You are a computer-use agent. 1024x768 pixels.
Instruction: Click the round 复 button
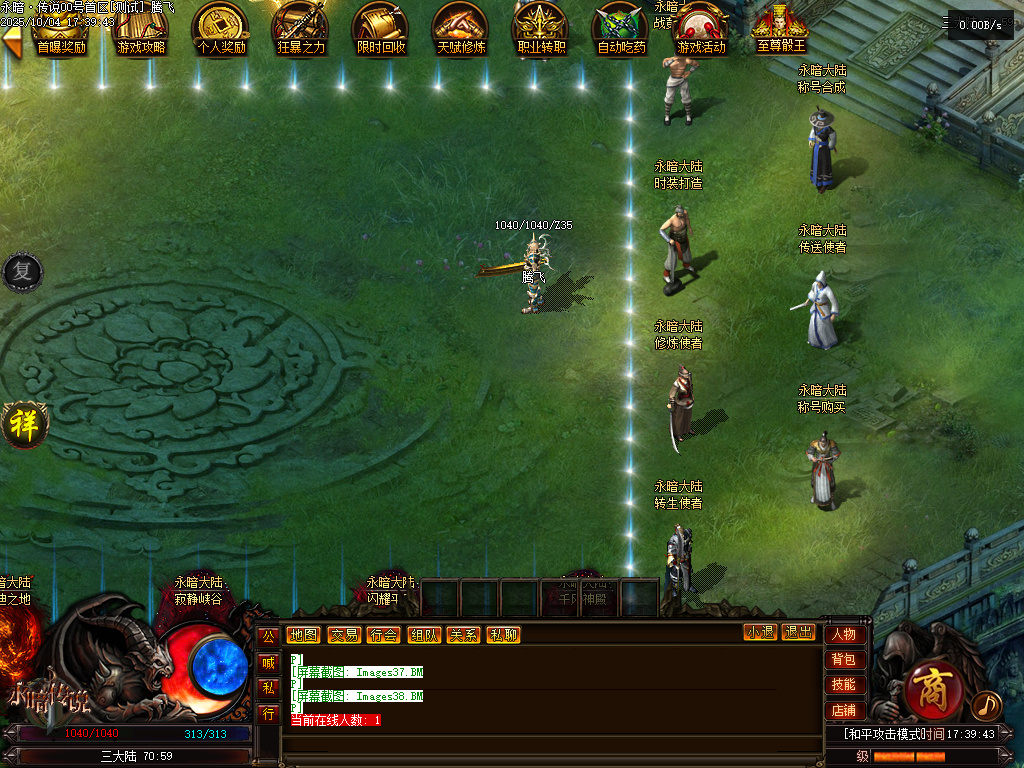(x=21, y=271)
